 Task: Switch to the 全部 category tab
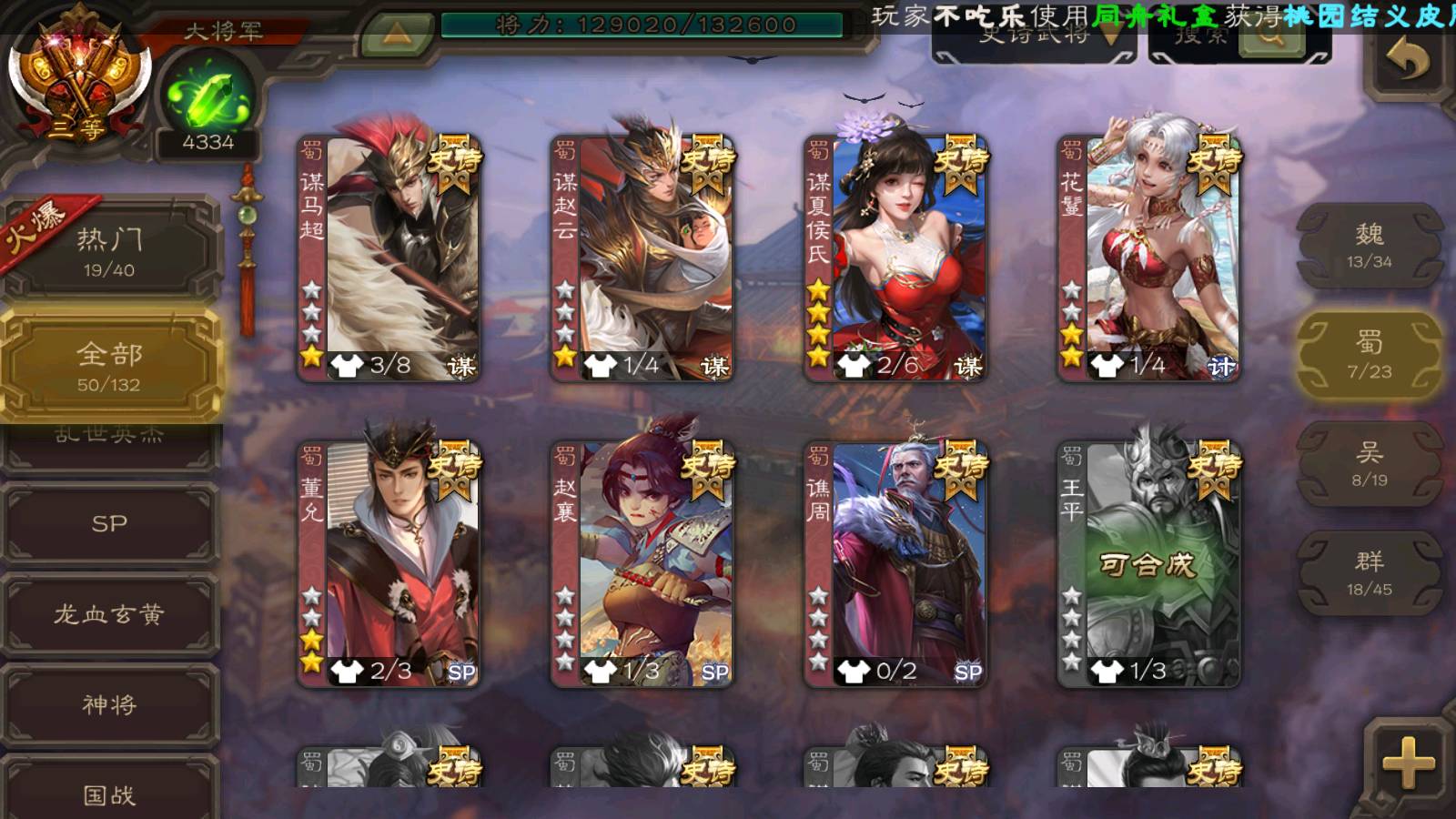coord(109,366)
